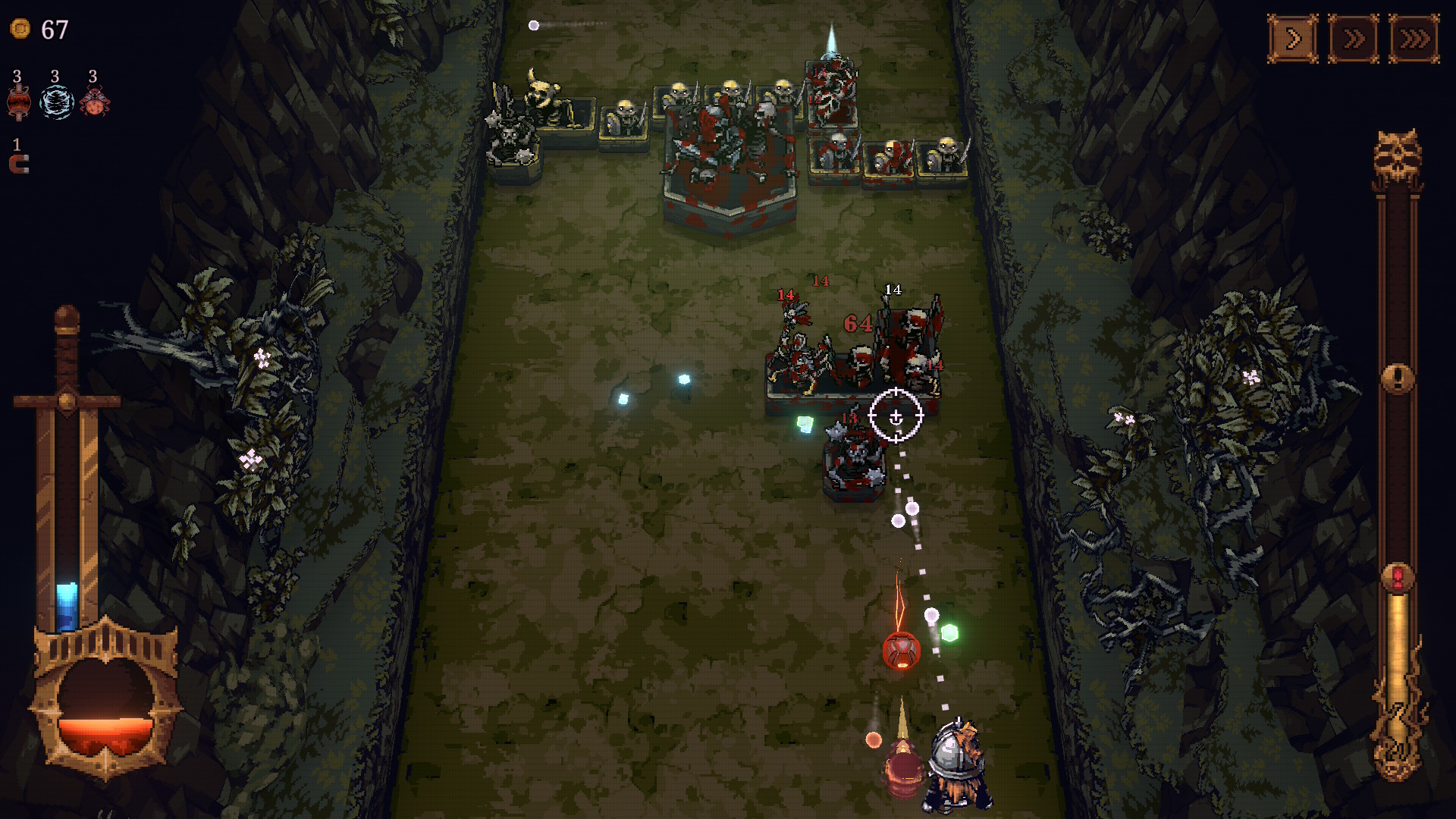Image resolution: width=1456 pixels, height=819 pixels.
Task: Switch to double-arrow fast speed
Action: click(x=1354, y=39)
